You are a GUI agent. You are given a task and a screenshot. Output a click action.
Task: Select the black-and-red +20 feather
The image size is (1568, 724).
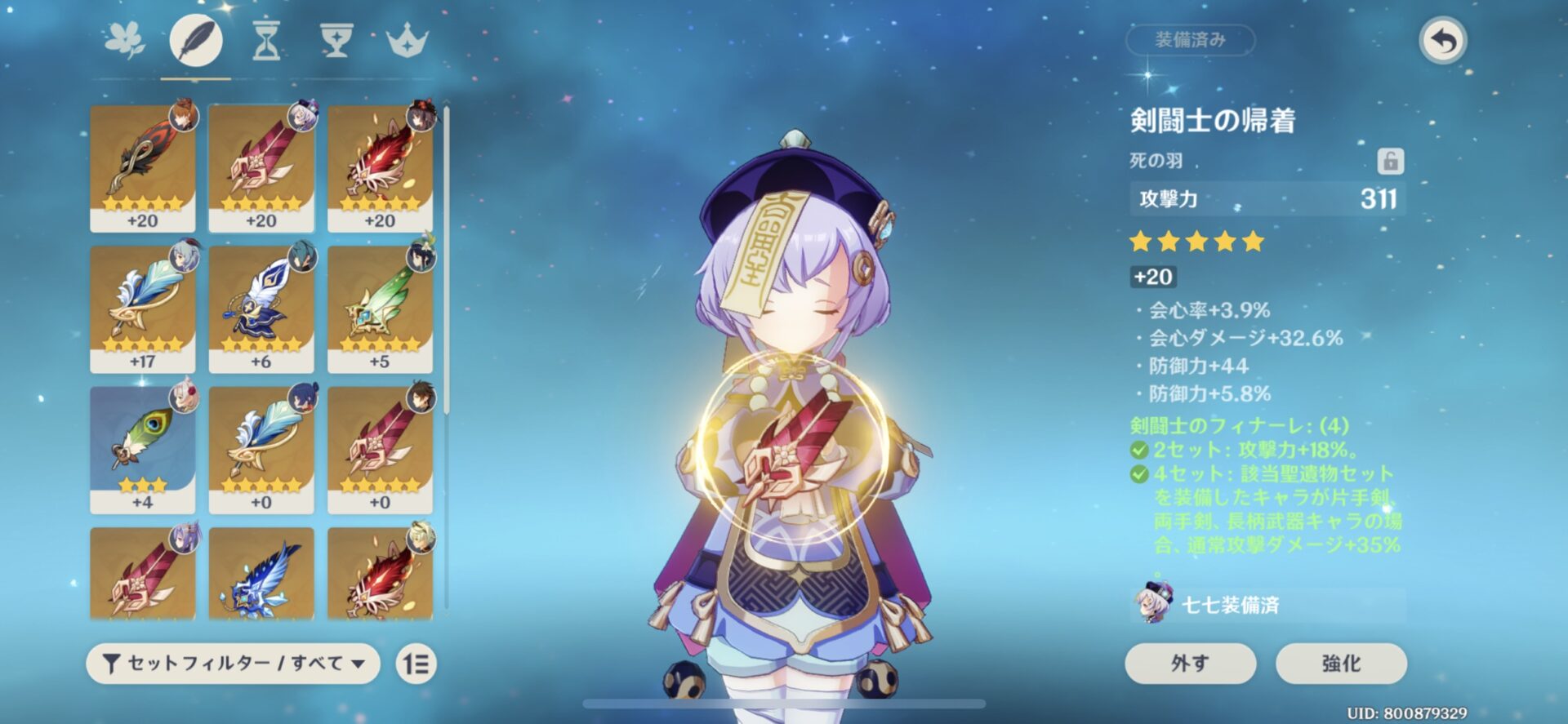(143, 167)
